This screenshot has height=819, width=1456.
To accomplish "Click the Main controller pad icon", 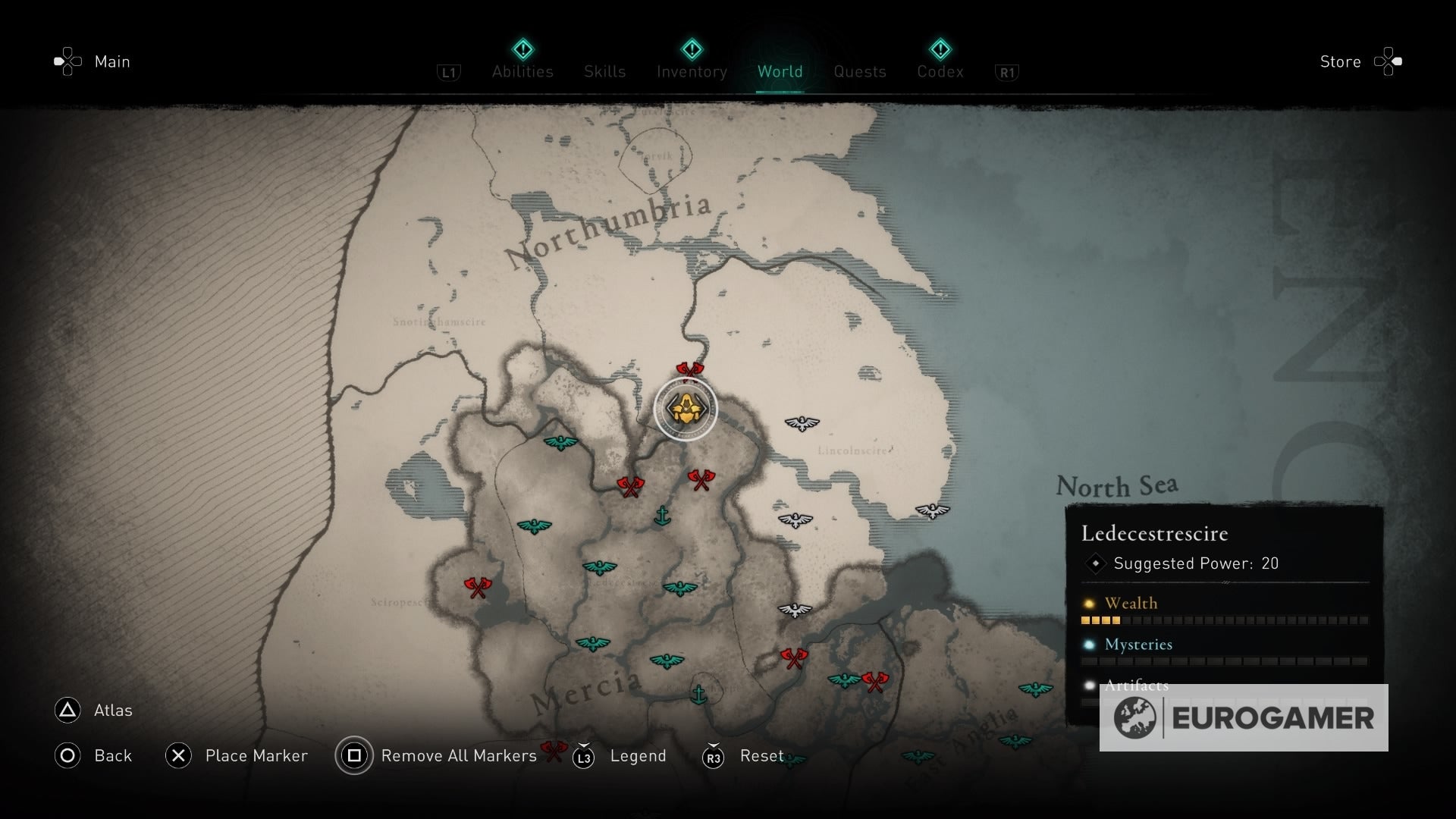I will pyautogui.click(x=67, y=61).
